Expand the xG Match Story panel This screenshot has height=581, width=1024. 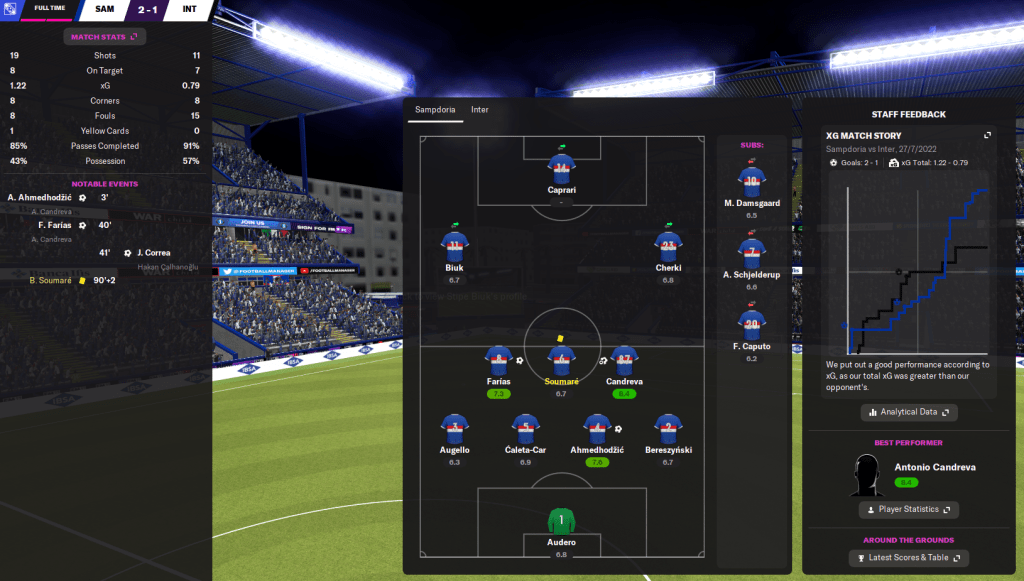click(x=987, y=135)
